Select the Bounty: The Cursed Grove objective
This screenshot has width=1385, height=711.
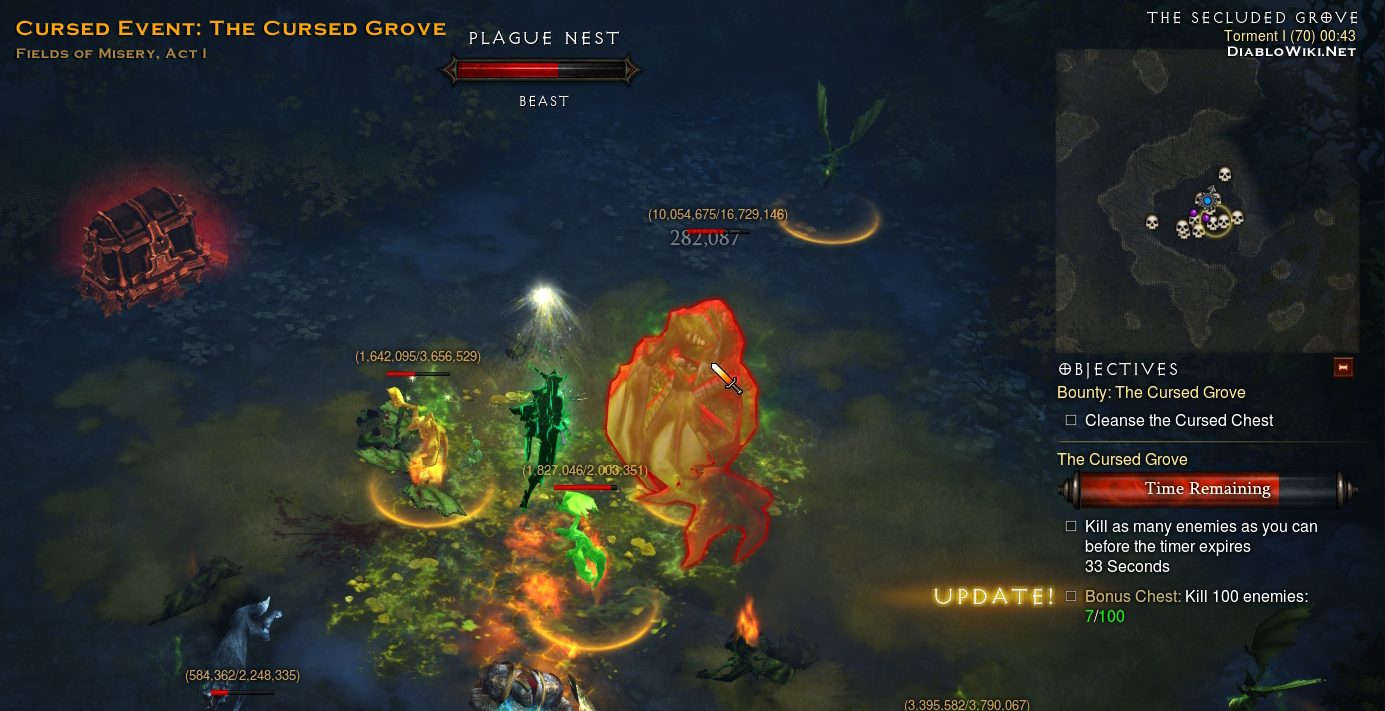[x=1151, y=393]
